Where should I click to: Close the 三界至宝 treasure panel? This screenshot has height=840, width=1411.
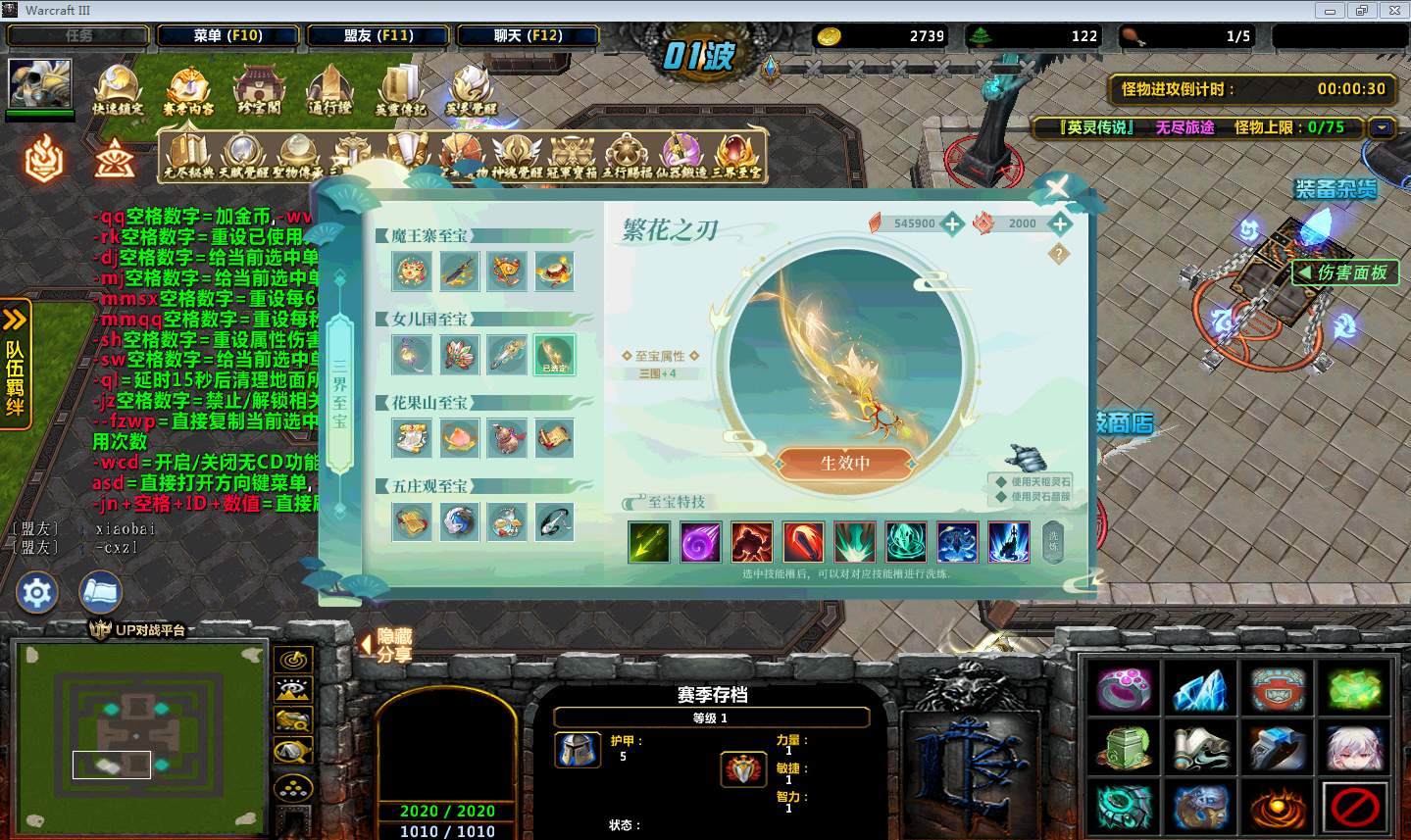point(1057,187)
